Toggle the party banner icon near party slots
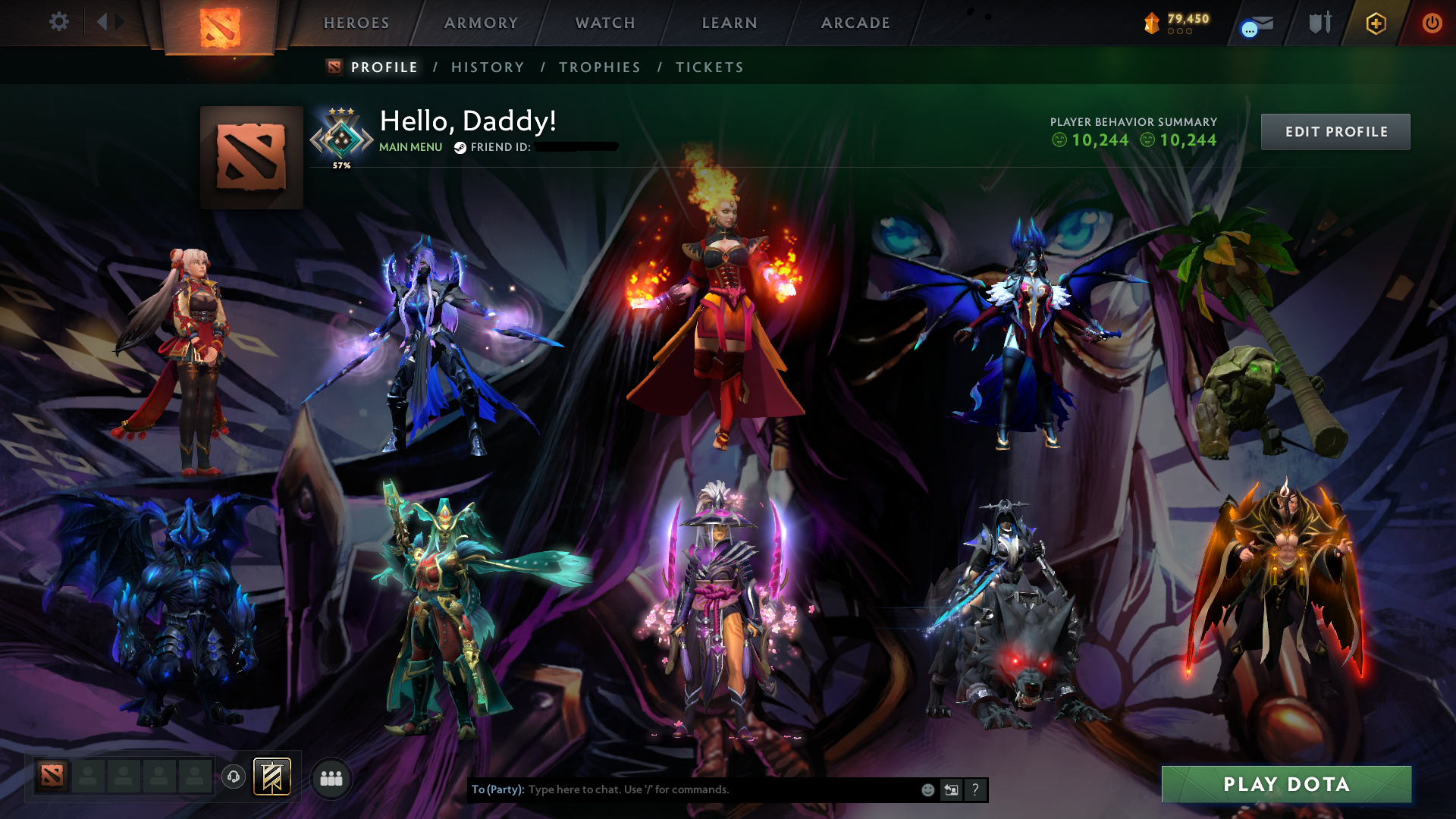 coord(272,777)
